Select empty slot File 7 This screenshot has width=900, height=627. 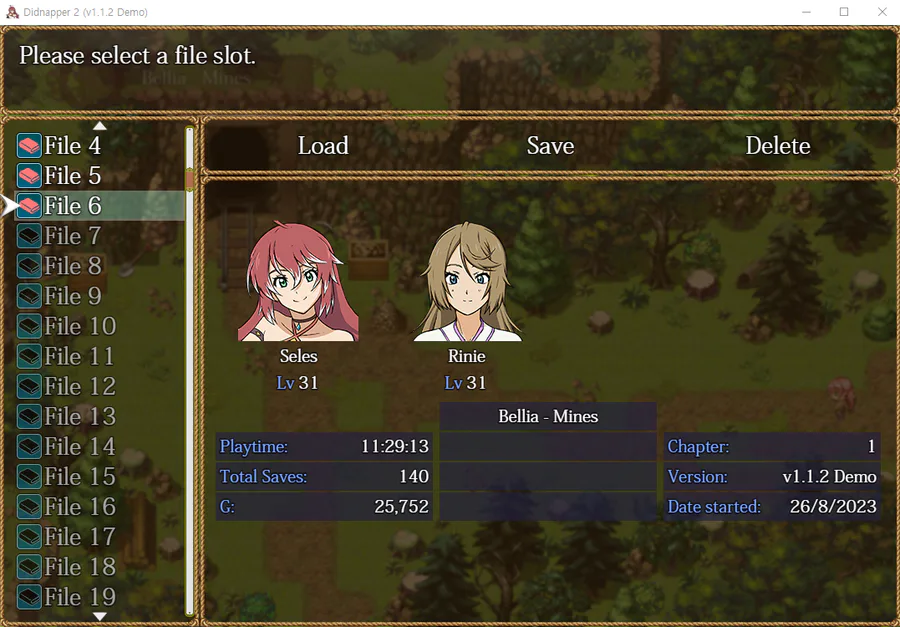[72, 236]
